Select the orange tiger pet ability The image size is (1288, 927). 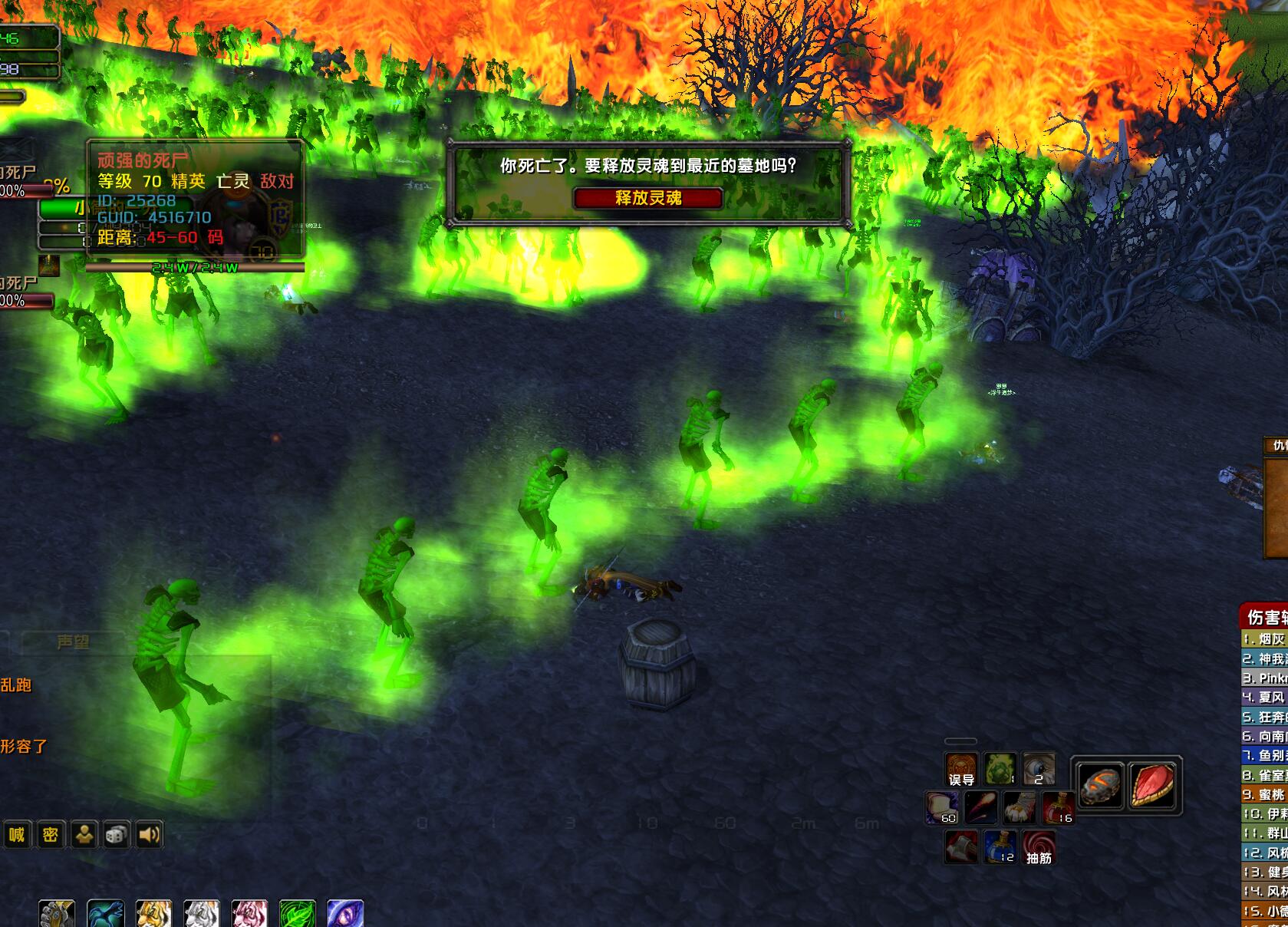153,915
